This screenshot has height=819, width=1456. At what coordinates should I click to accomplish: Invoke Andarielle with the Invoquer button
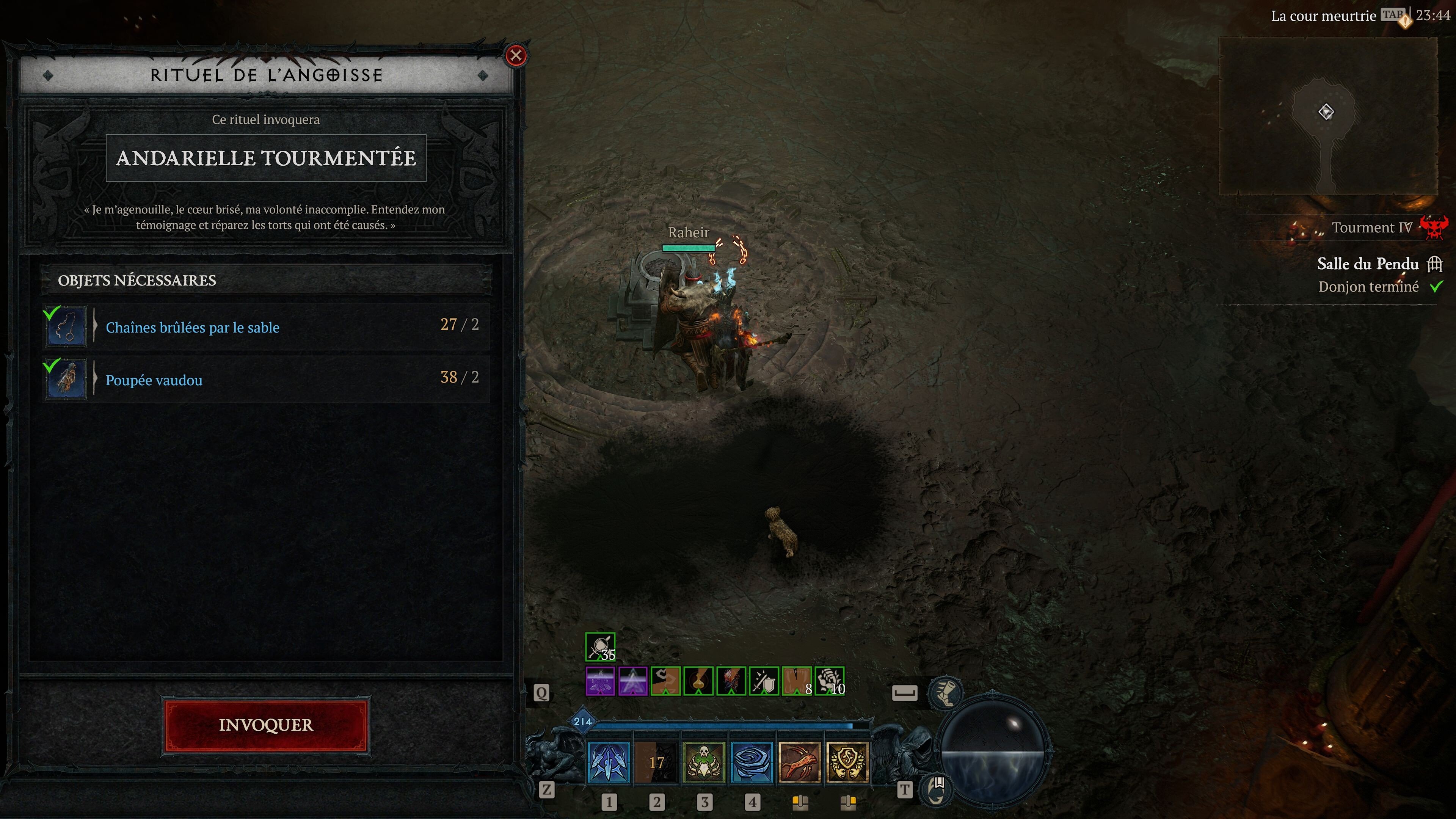pyautogui.click(x=266, y=725)
